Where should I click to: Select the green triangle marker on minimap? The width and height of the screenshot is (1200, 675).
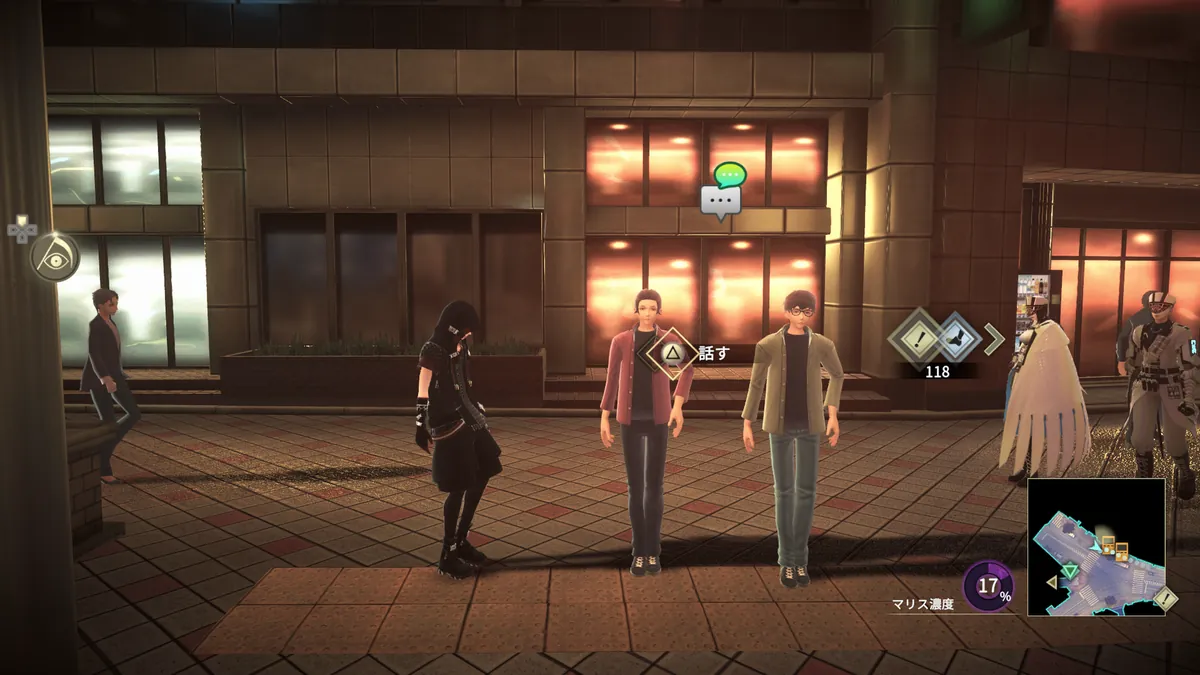click(1071, 572)
